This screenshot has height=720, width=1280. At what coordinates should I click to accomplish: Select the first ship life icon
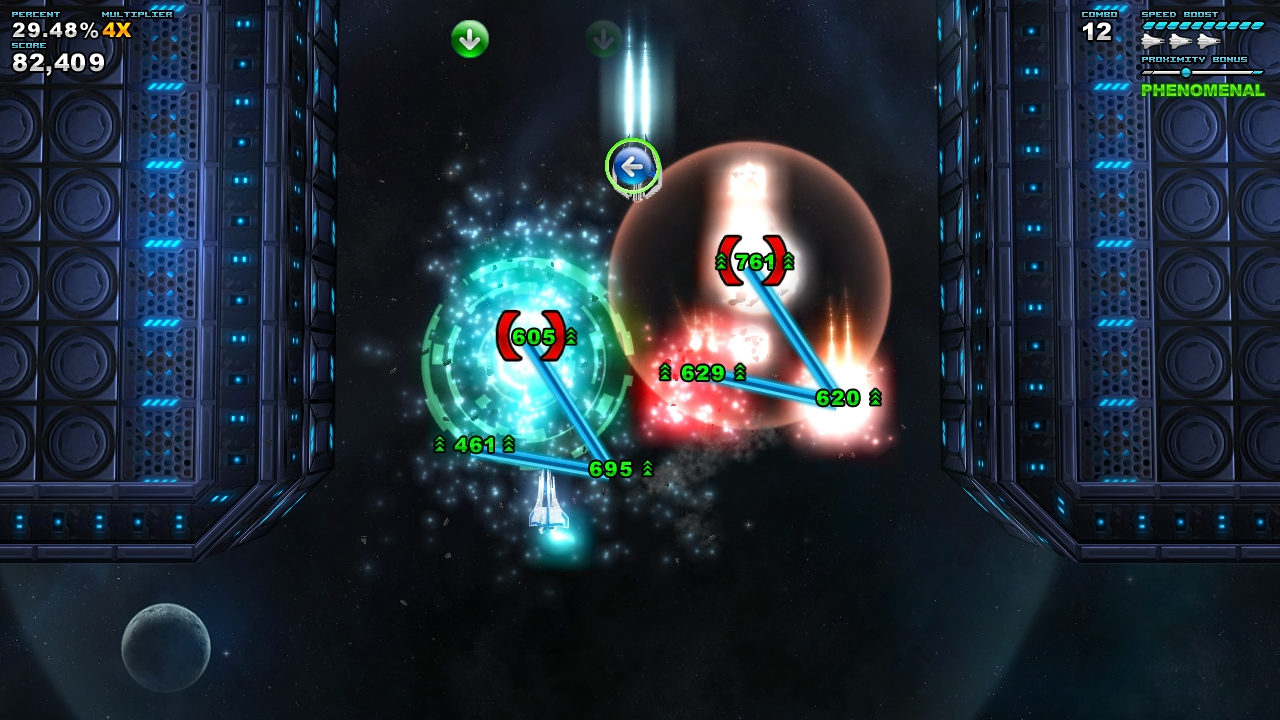click(1150, 42)
